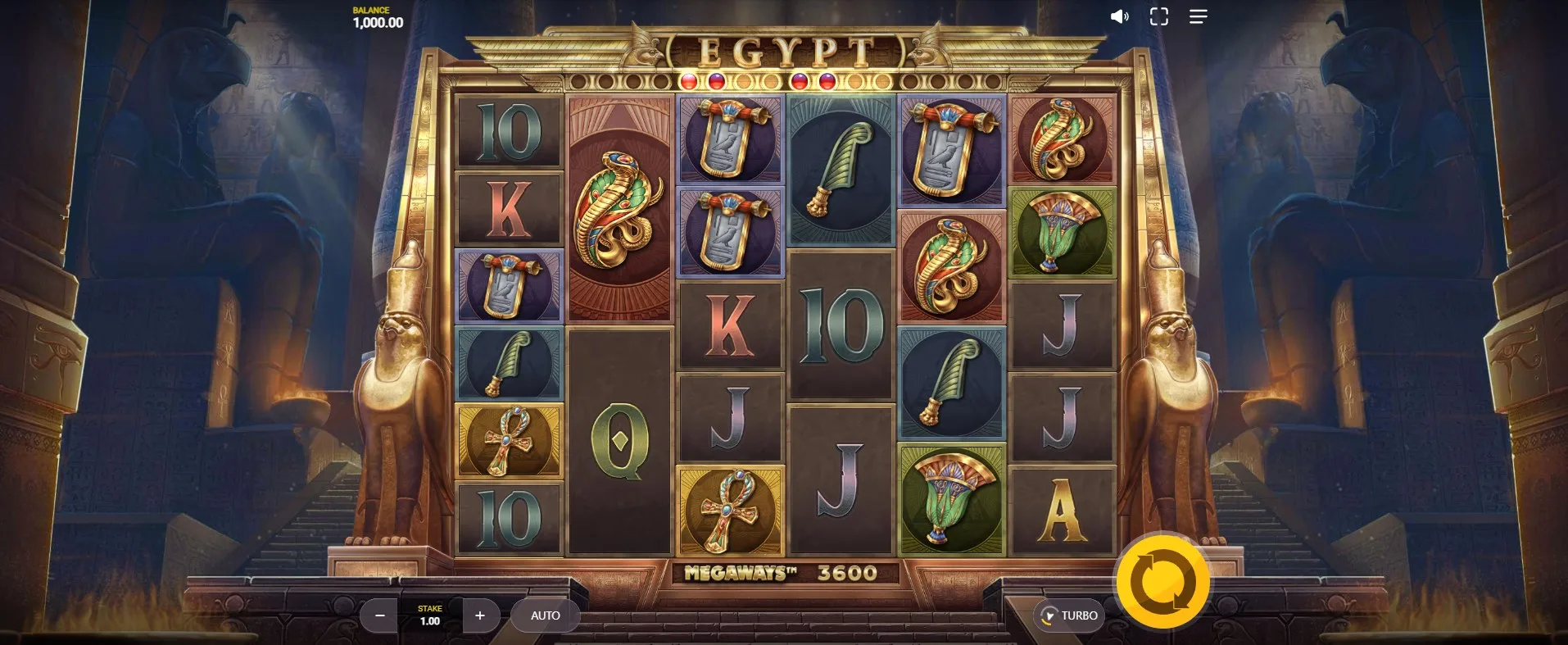The image size is (1568, 645).
Task: Decrease the stake with the minus button
Action: coord(379,615)
